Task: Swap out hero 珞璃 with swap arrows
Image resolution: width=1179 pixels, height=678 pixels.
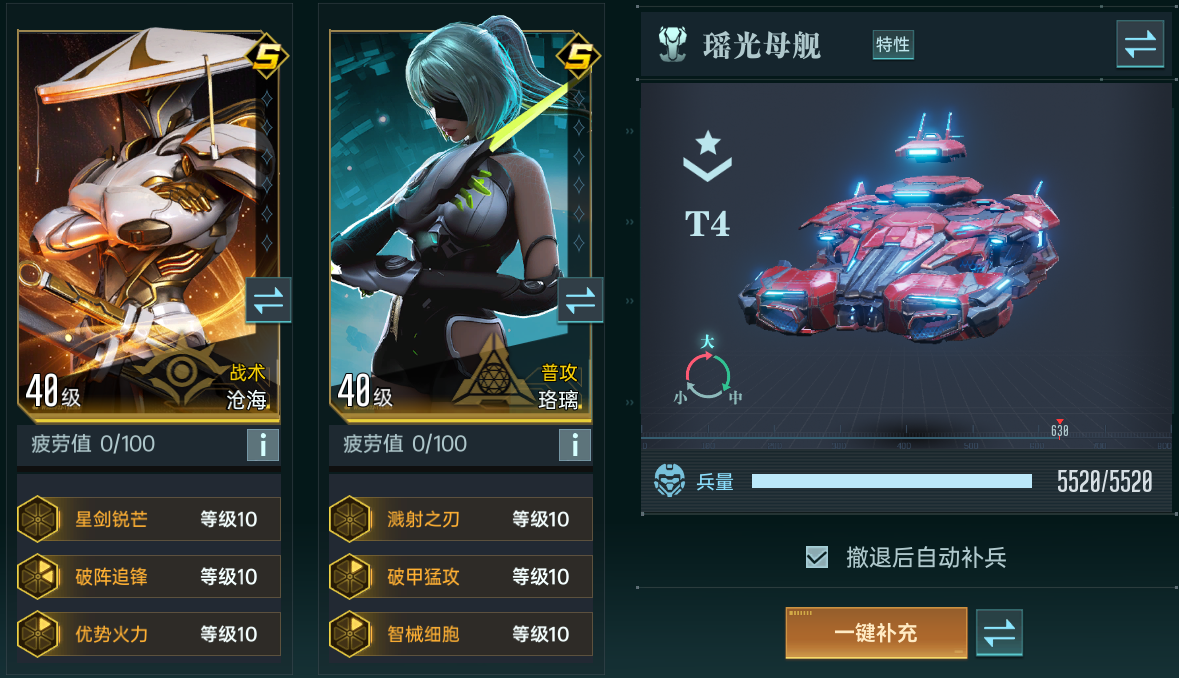Action: coord(580,300)
